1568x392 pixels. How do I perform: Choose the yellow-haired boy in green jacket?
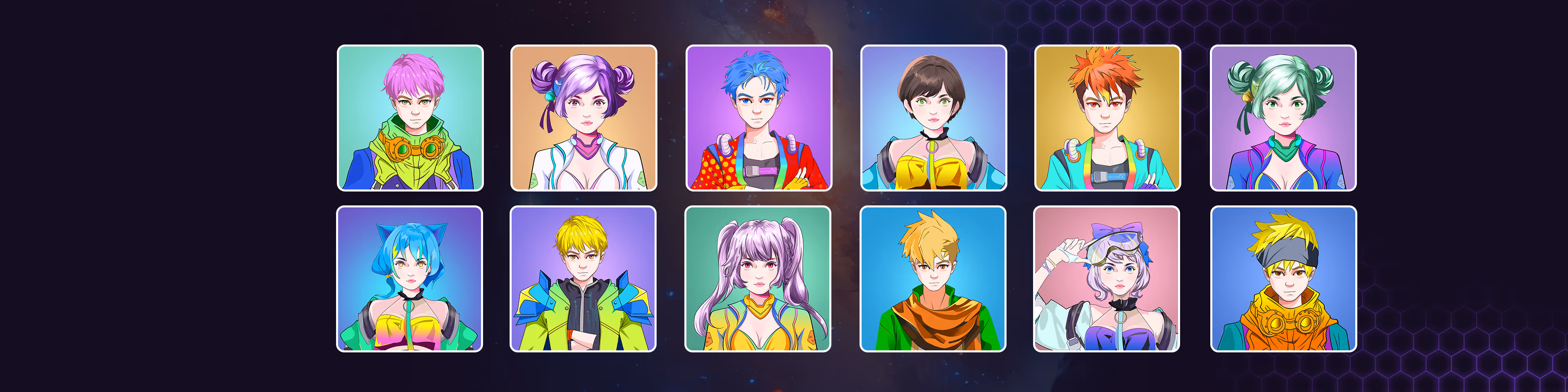coord(583,279)
